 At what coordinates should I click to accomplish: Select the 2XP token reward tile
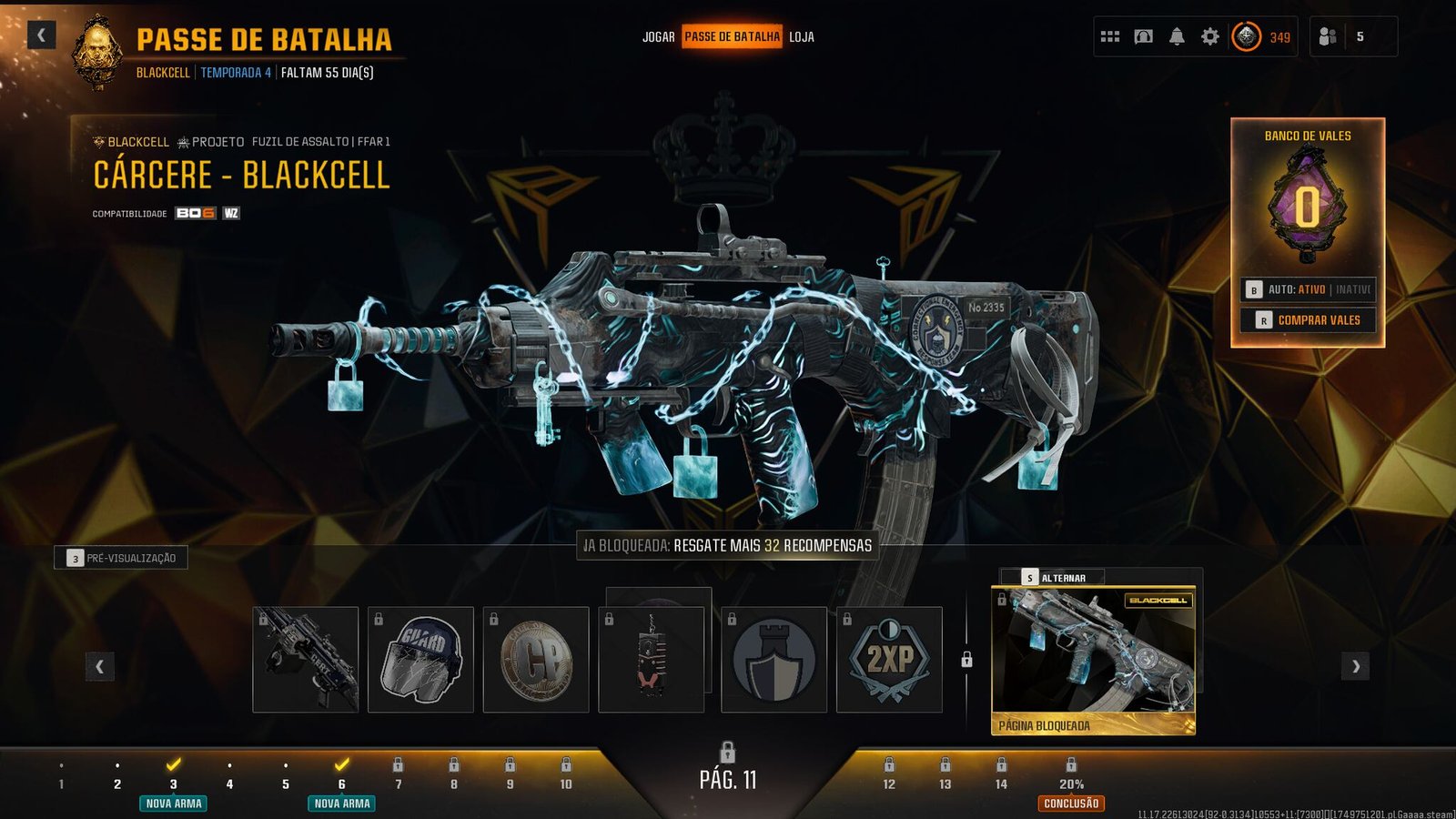click(x=889, y=660)
